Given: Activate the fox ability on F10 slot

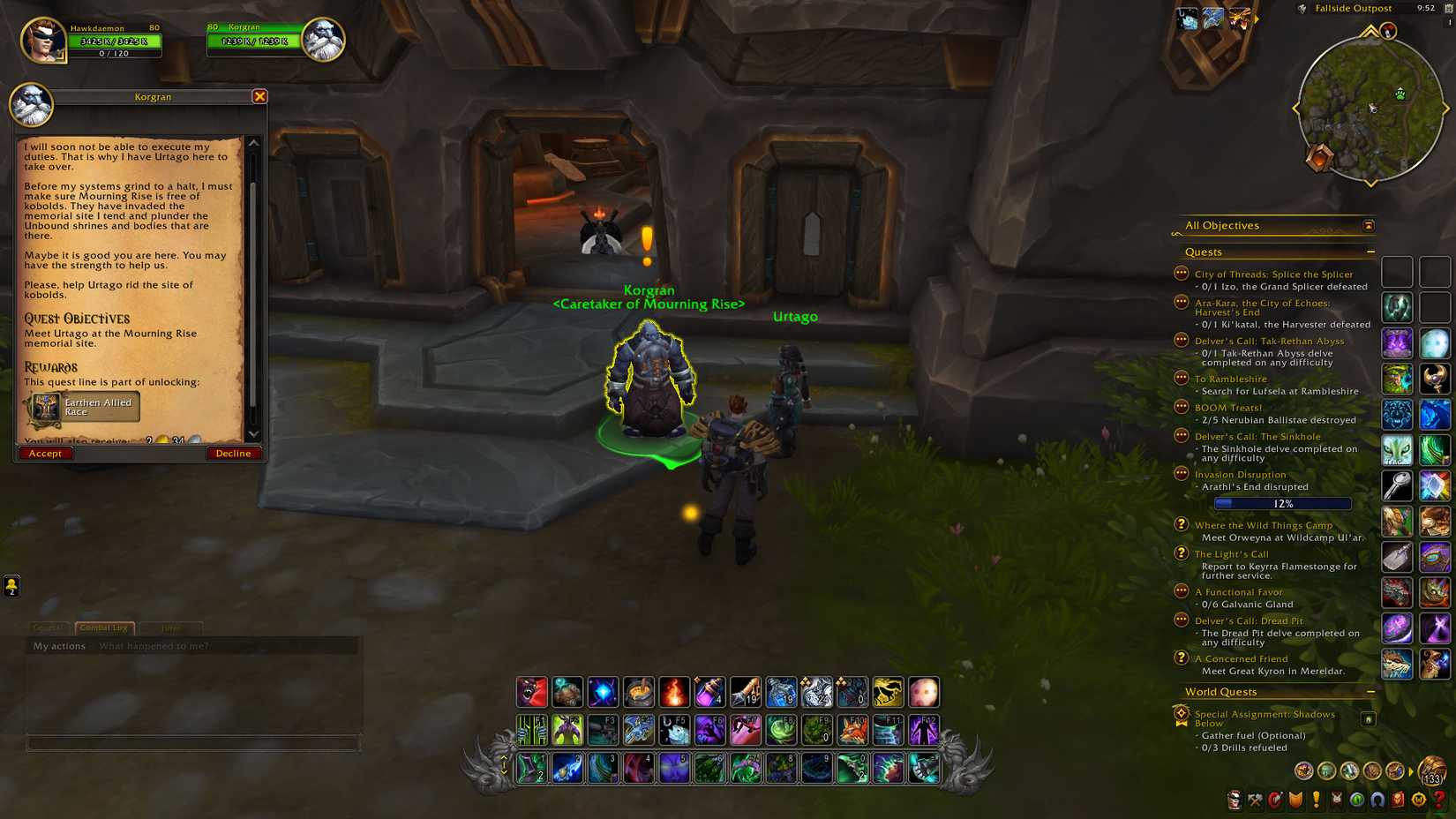Looking at the screenshot, I should click(853, 729).
